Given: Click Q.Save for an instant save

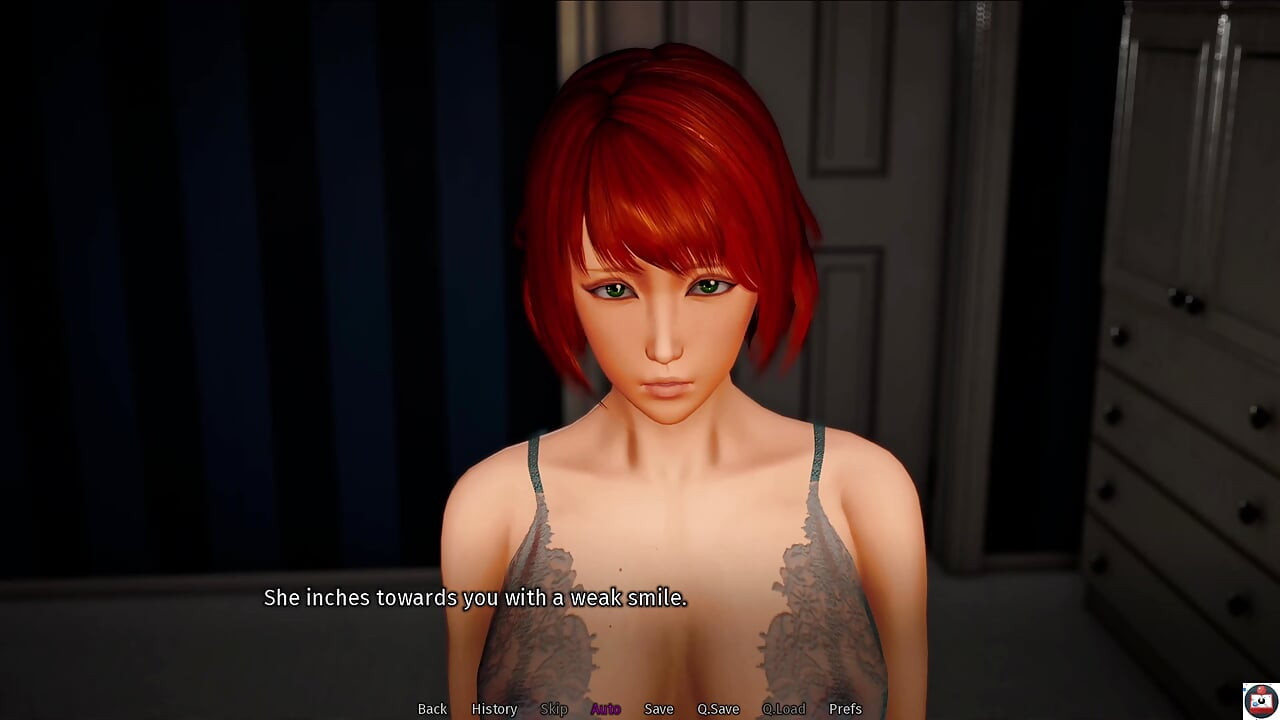Looking at the screenshot, I should pos(717,709).
